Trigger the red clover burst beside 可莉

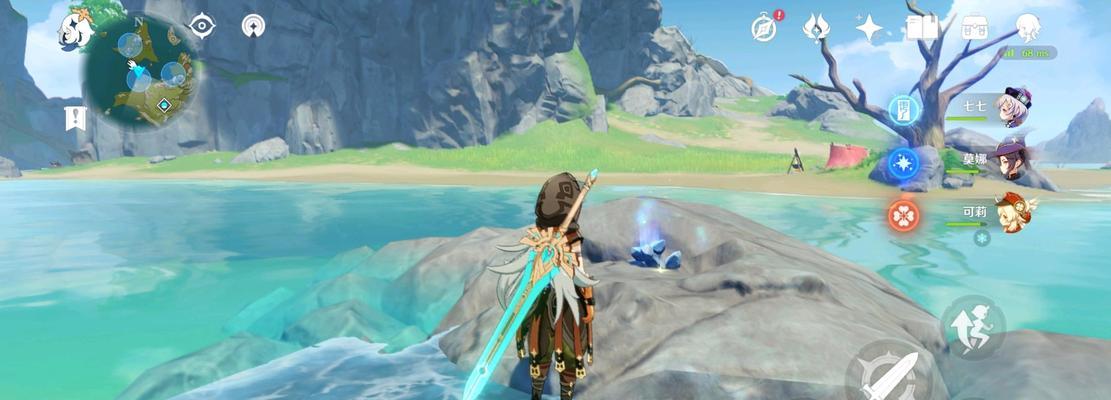point(903,214)
